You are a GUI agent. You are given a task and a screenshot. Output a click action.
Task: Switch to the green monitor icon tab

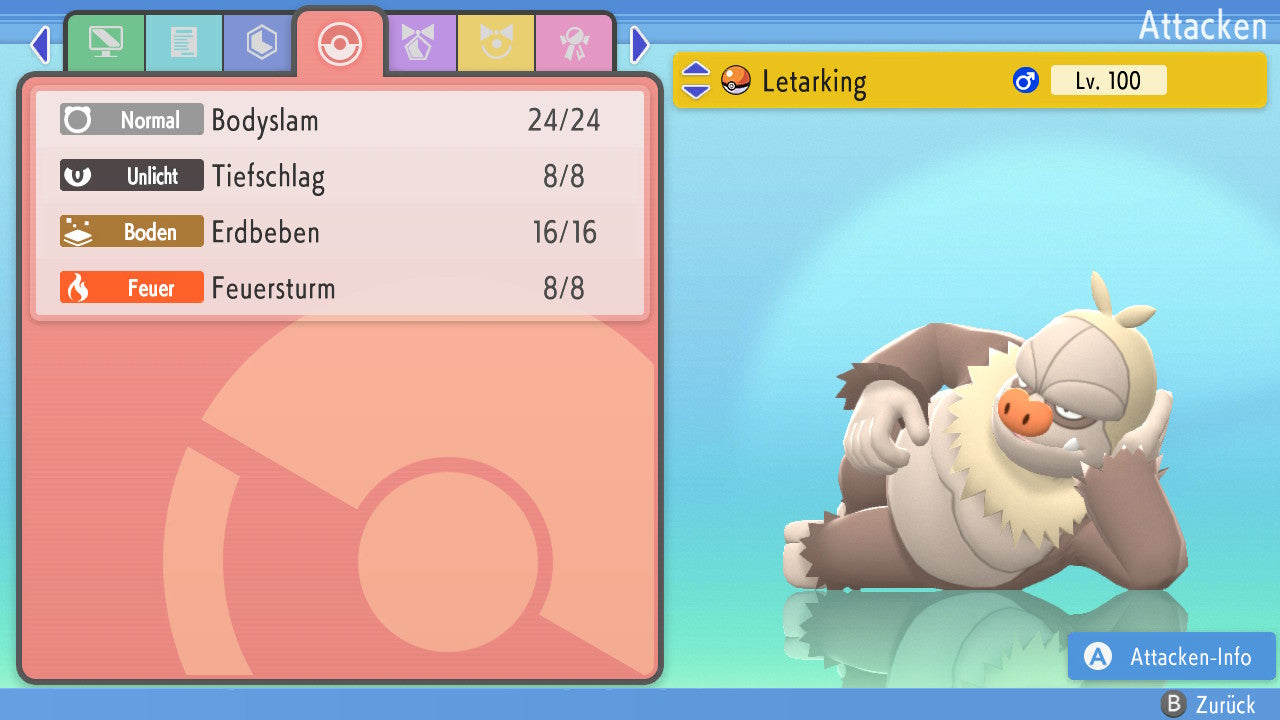[105, 43]
